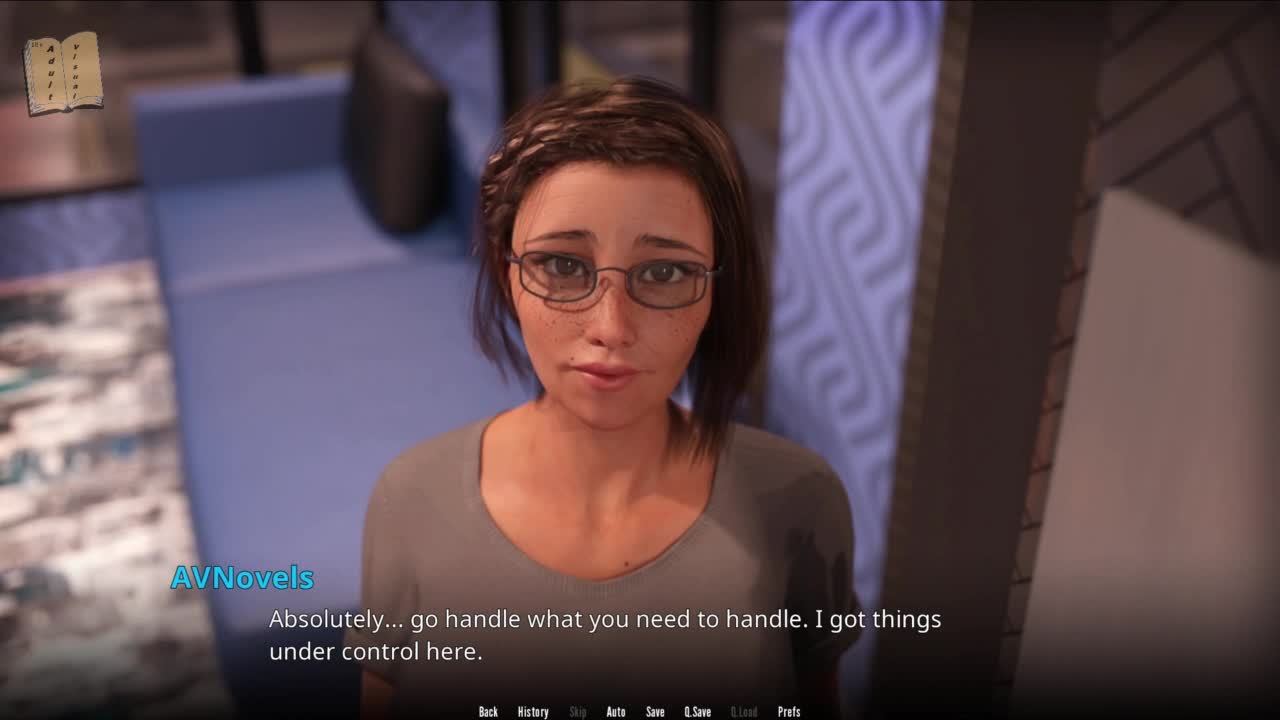The image size is (1280, 720).
Task: Open the Save game screen
Action: point(655,712)
